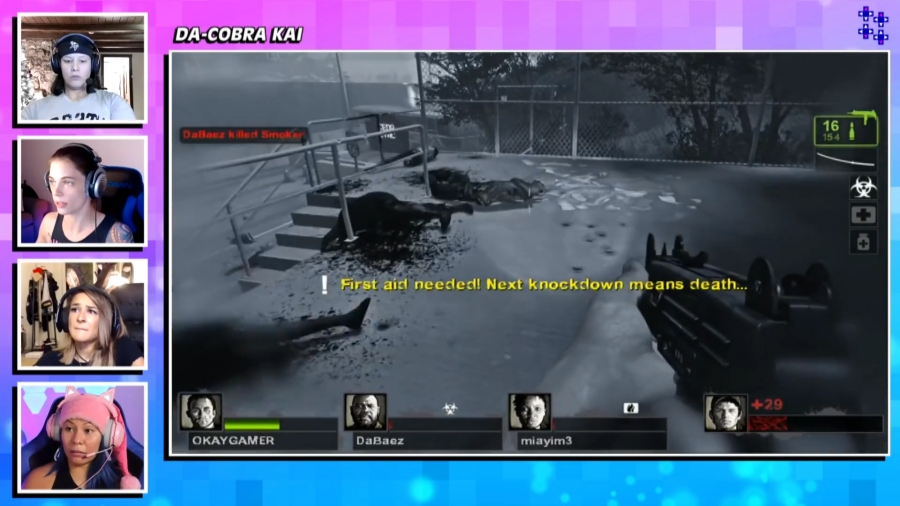Switch to the katana melee slot
This screenshot has height=506, width=900.
coord(845,160)
